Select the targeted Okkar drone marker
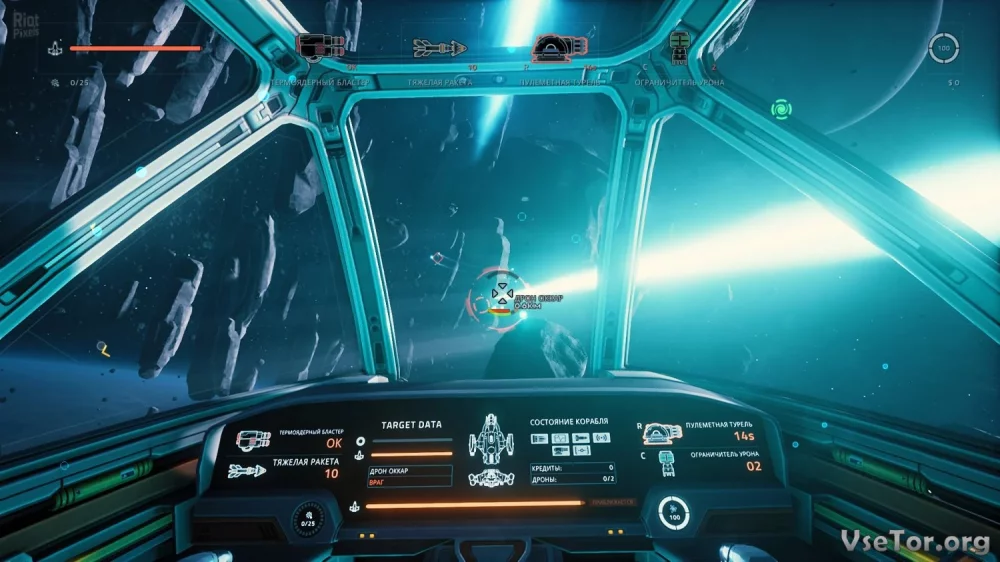Image resolution: width=1000 pixels, height=562 pixels. 497,295
